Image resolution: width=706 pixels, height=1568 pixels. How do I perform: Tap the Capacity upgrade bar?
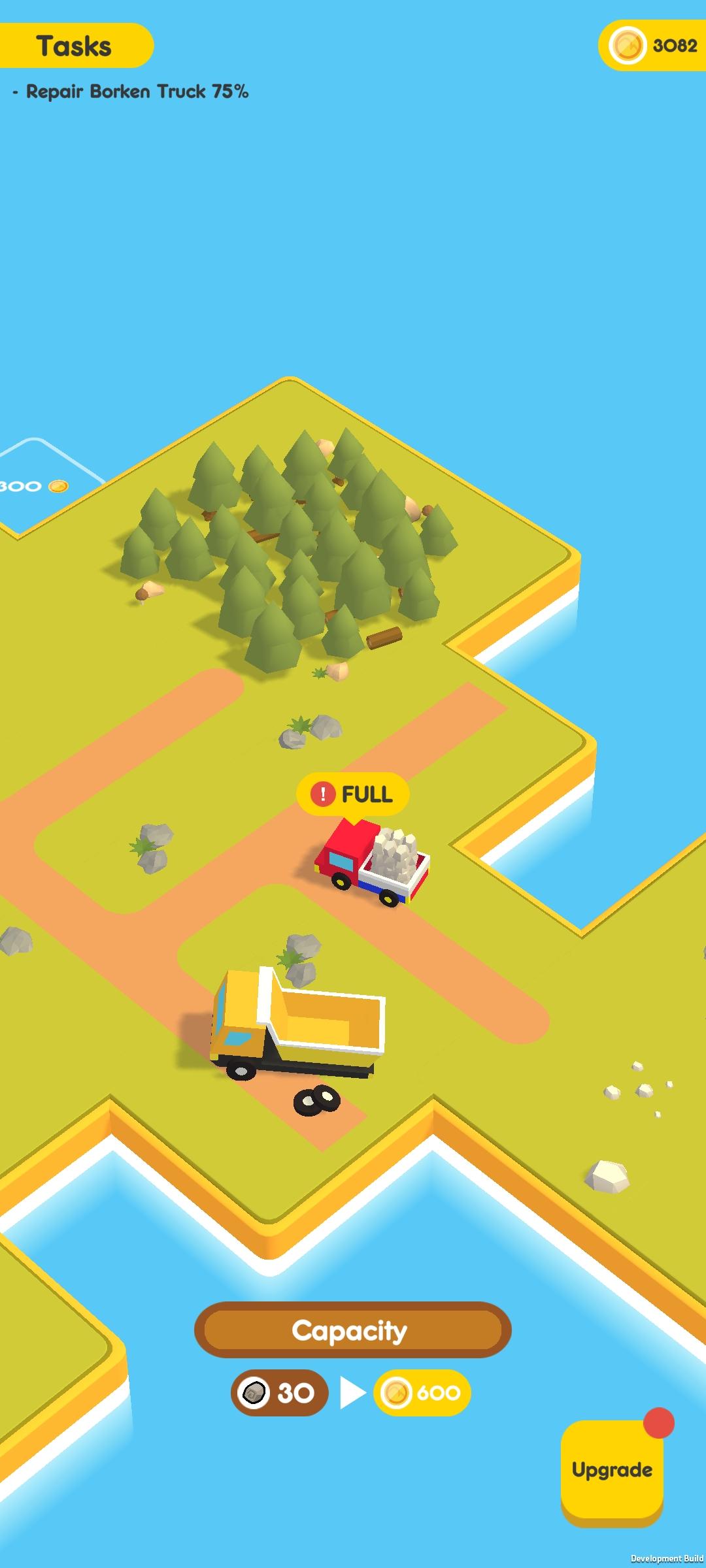[352, 1330]
